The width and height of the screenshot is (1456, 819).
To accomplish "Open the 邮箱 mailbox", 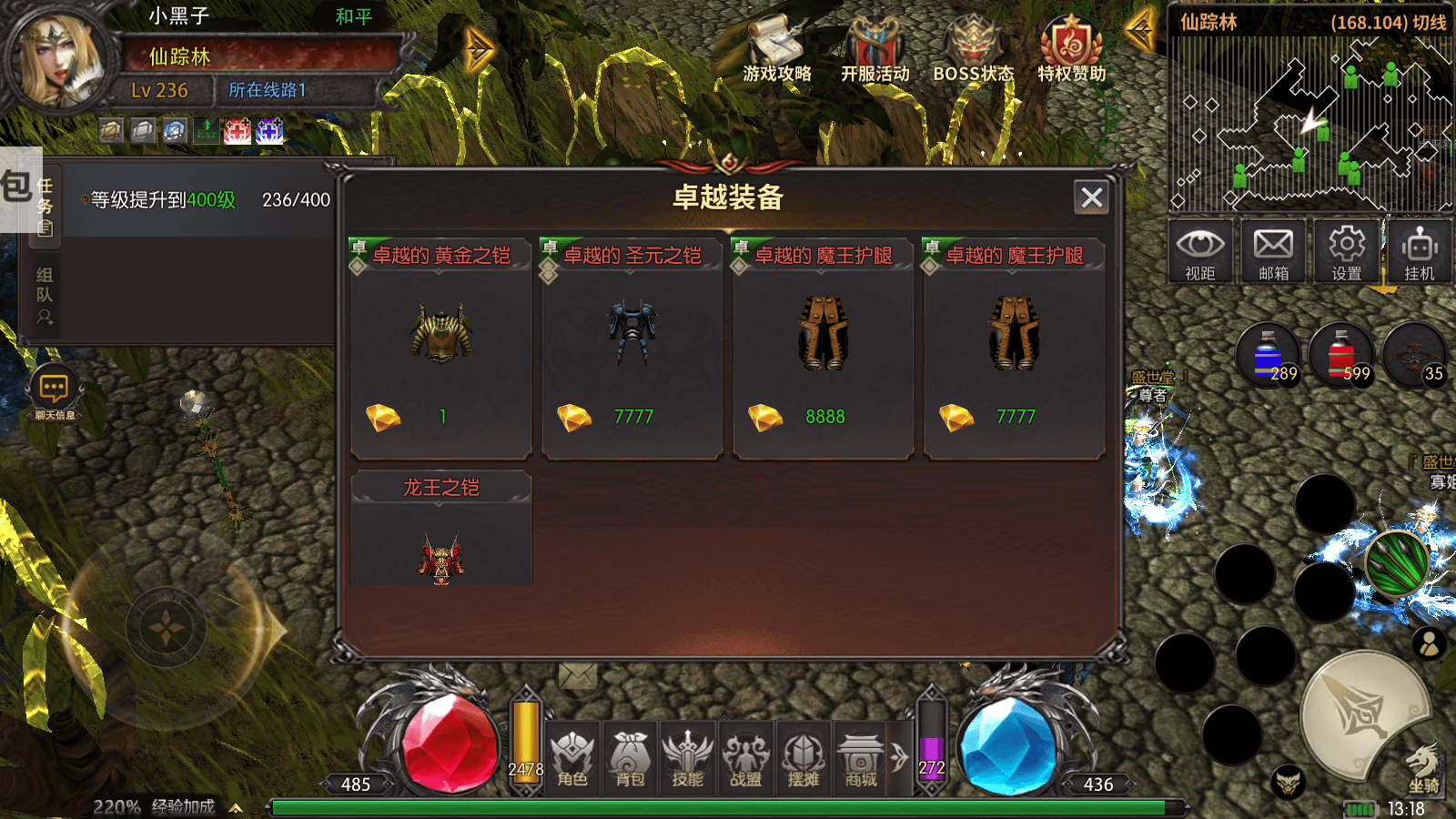I will point(1273,252).
